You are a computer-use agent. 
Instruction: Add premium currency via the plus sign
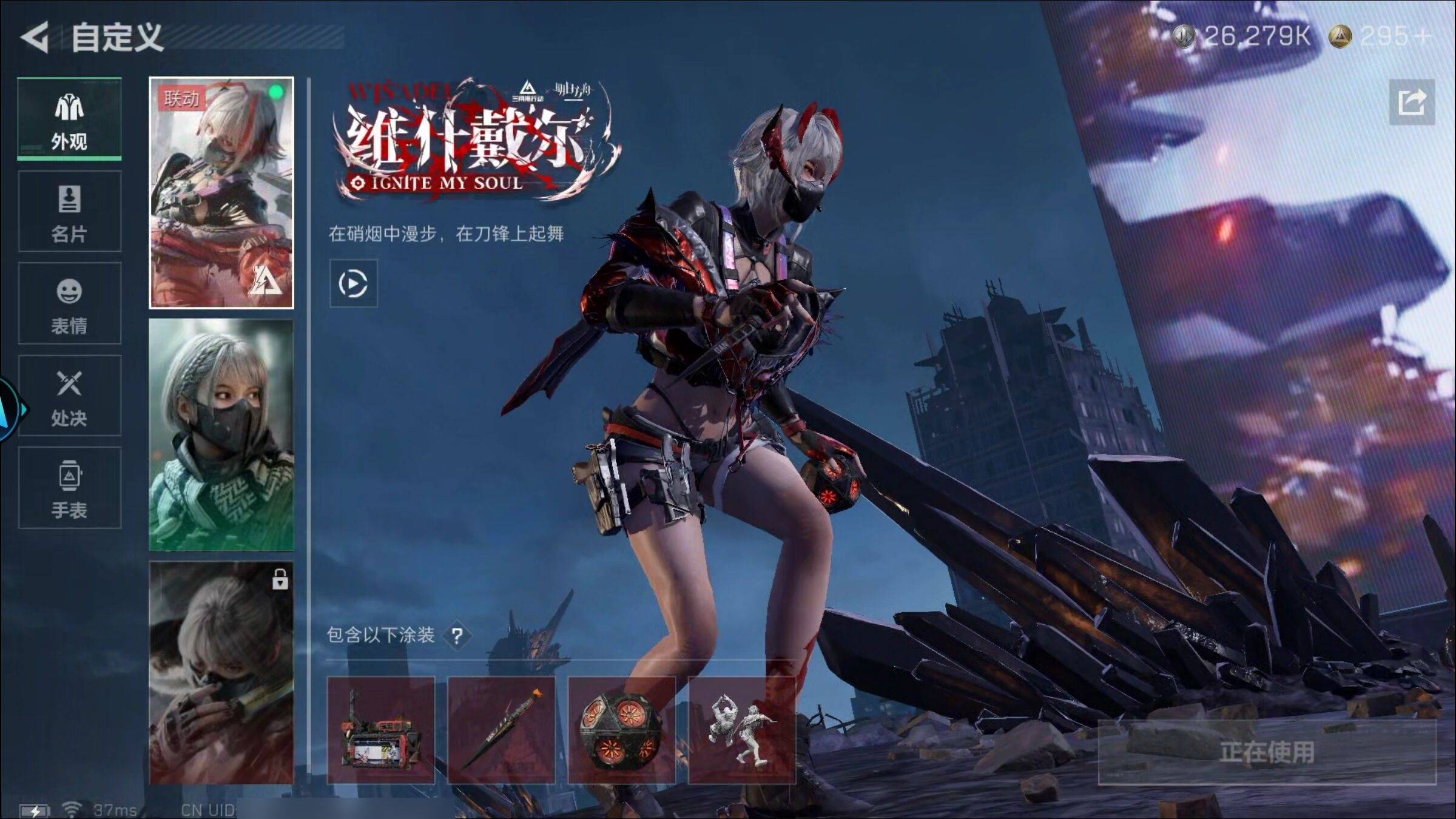coord(1423,37)
